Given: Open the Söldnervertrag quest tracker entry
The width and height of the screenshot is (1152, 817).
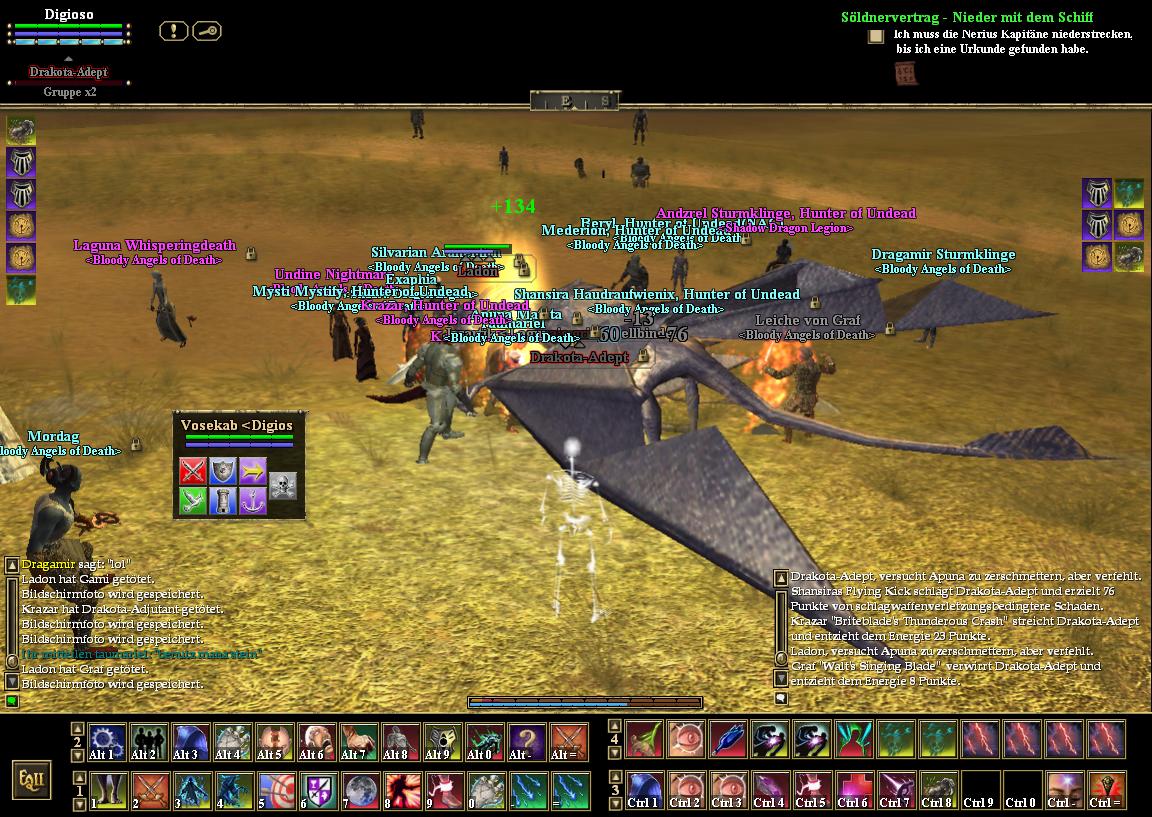Looking at the screenshot, I should (x=966, y=17).
